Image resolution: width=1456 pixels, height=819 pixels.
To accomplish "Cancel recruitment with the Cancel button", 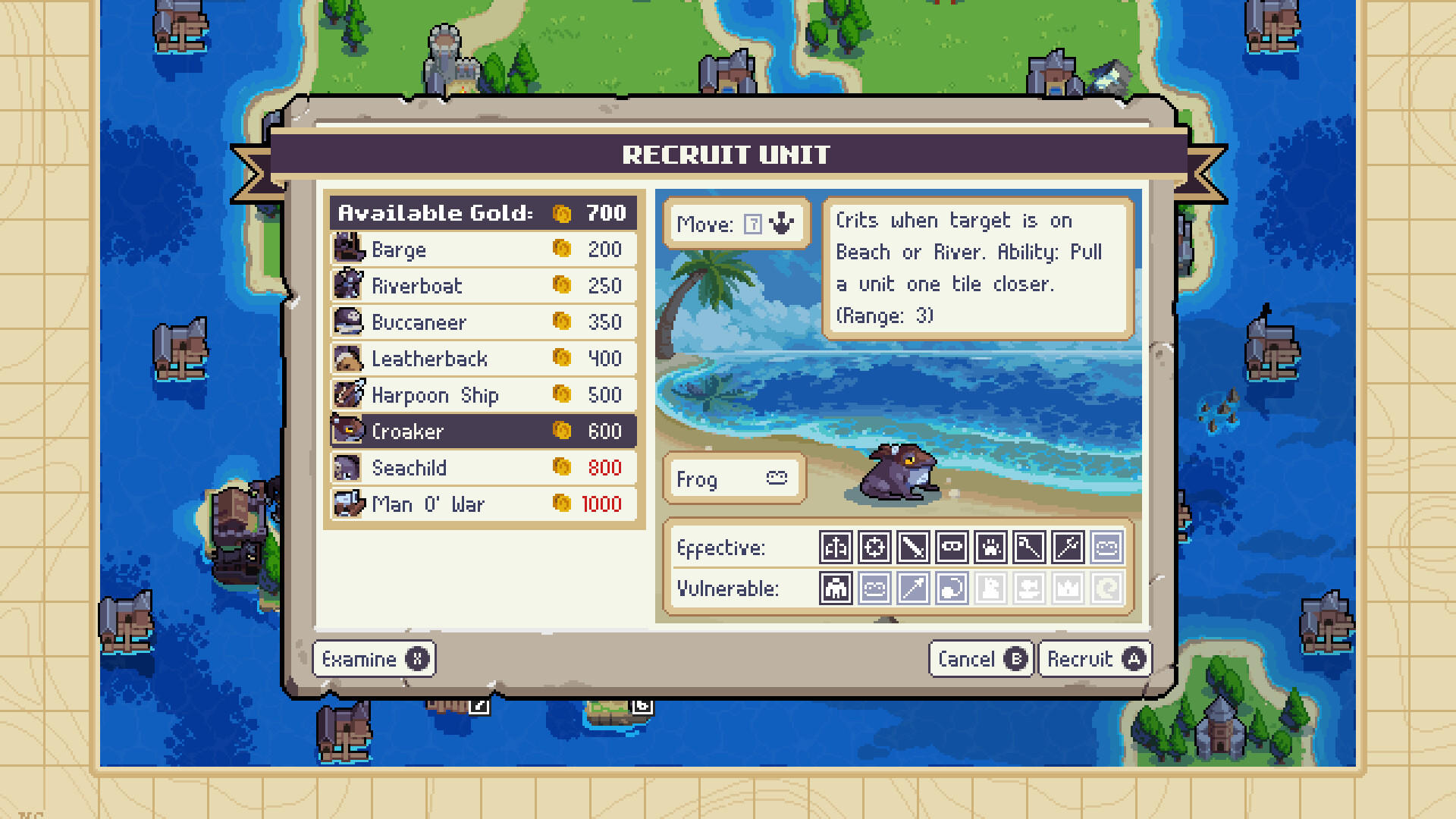I will pyautogui.click(x=981, y=658).
